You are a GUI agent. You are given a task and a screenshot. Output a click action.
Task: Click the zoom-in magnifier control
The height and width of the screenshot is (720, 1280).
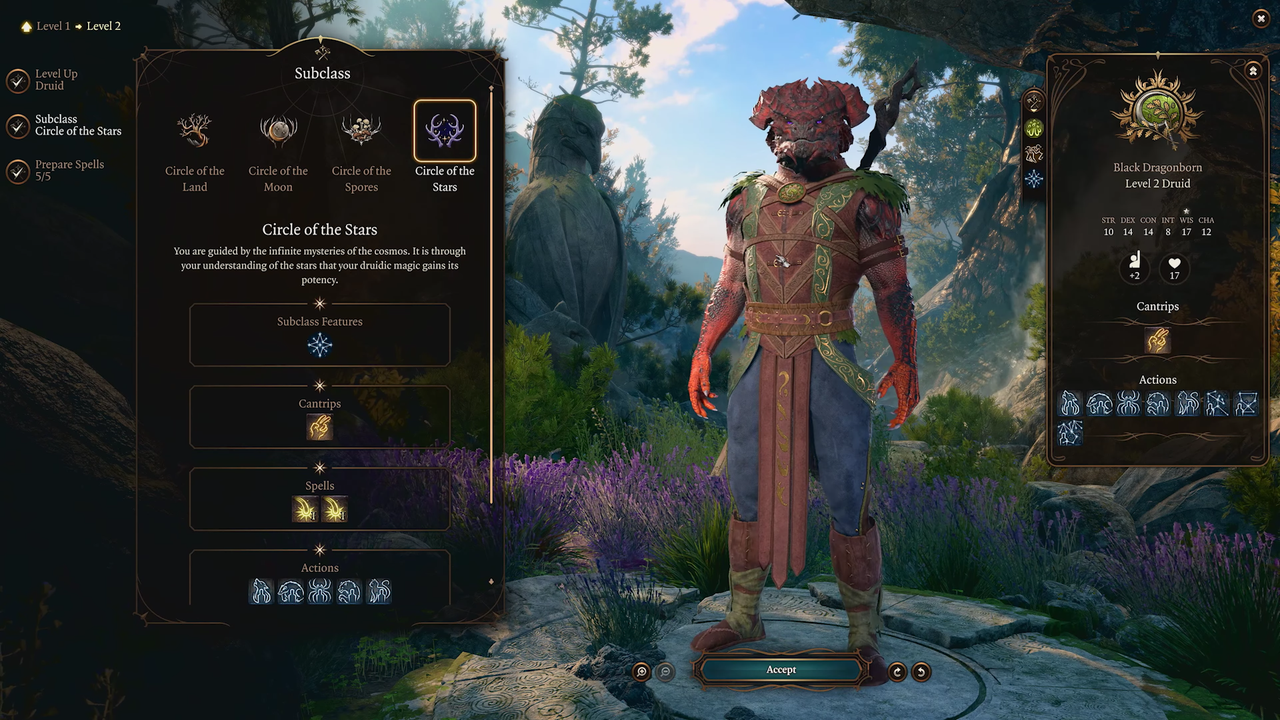tap(641, 671)
